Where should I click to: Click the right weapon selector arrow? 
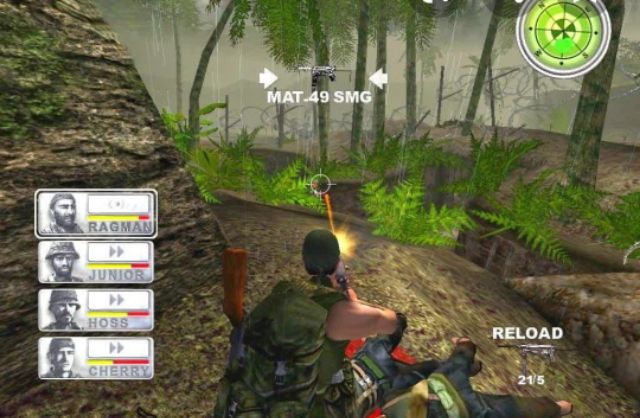tap(378, 77)
